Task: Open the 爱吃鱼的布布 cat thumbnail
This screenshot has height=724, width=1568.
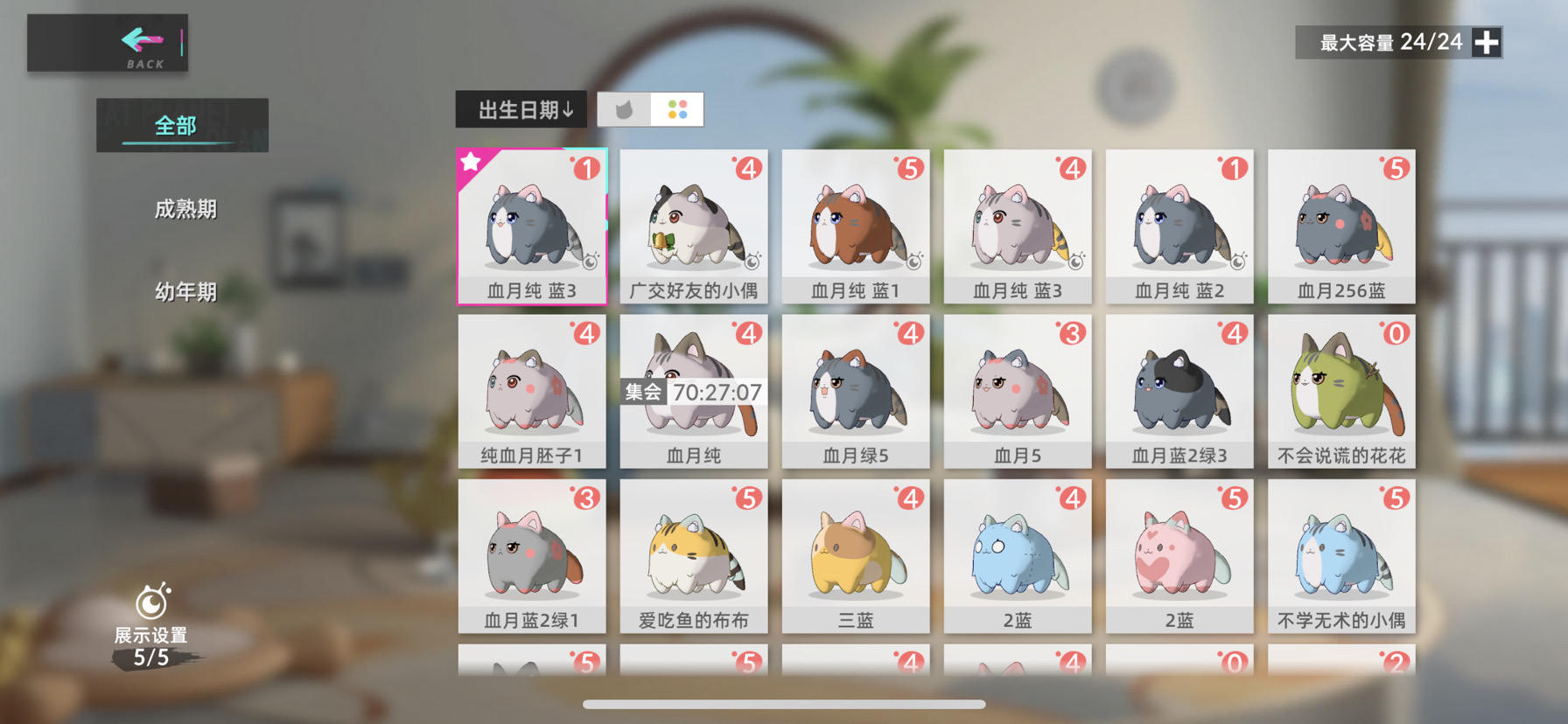Action: (693, 560)
